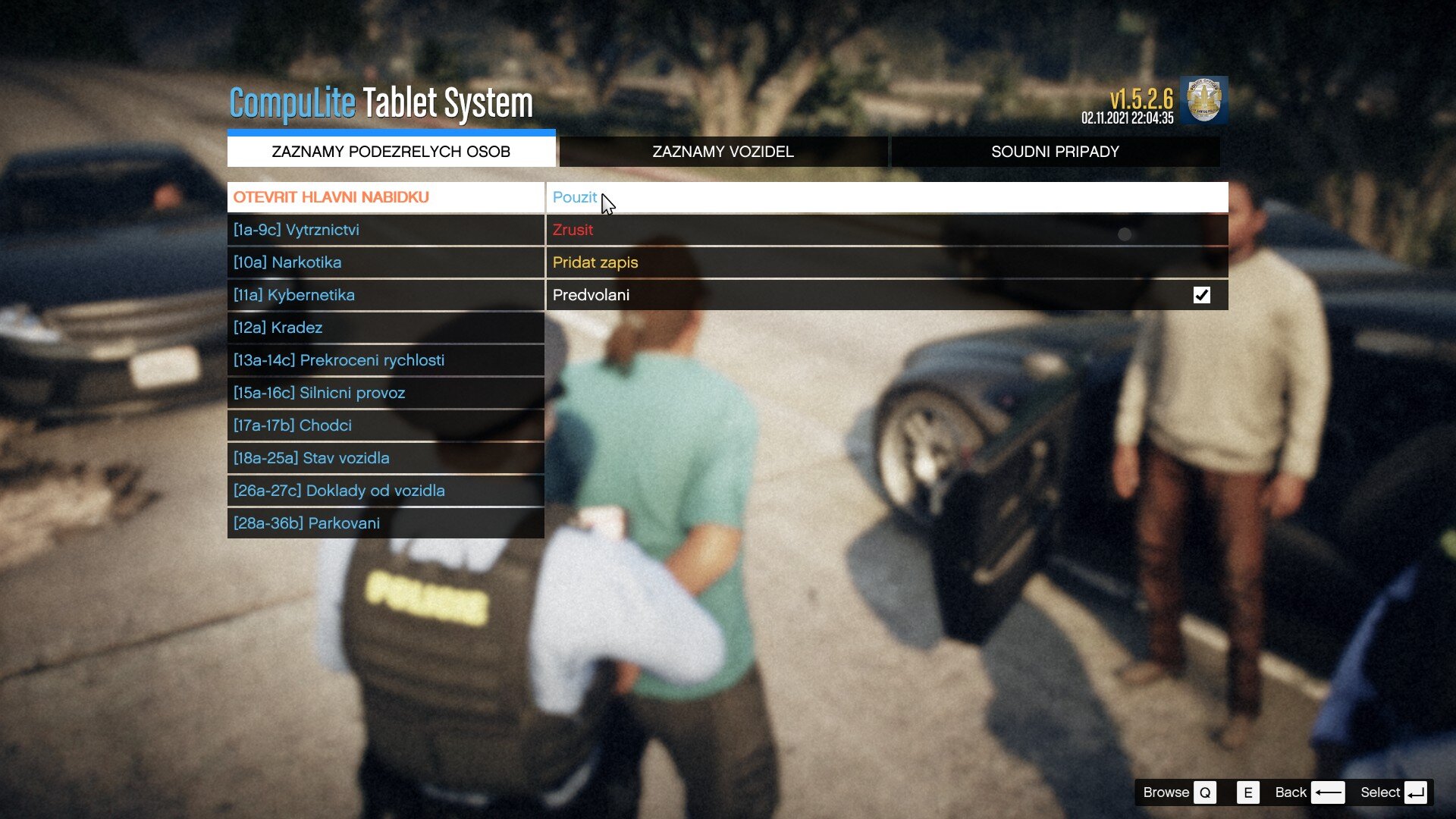Open the Kradez [12a] category
Image resolution: width=1456 pixels, height=819 pixels.
(385, 328)
